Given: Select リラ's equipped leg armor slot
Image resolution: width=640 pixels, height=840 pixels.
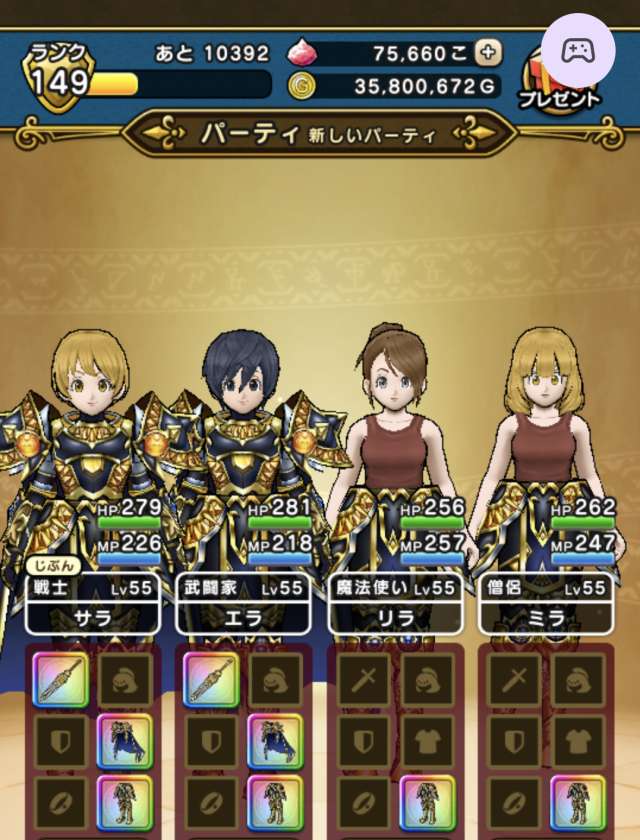Looking at the screenshot, I should pos(427,802).
